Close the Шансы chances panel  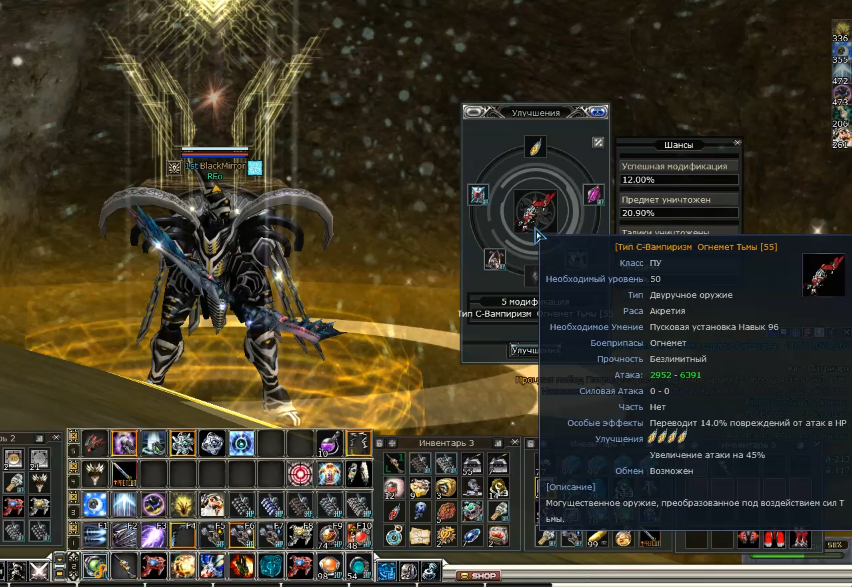pyautogui.click(x=738, y=143)
